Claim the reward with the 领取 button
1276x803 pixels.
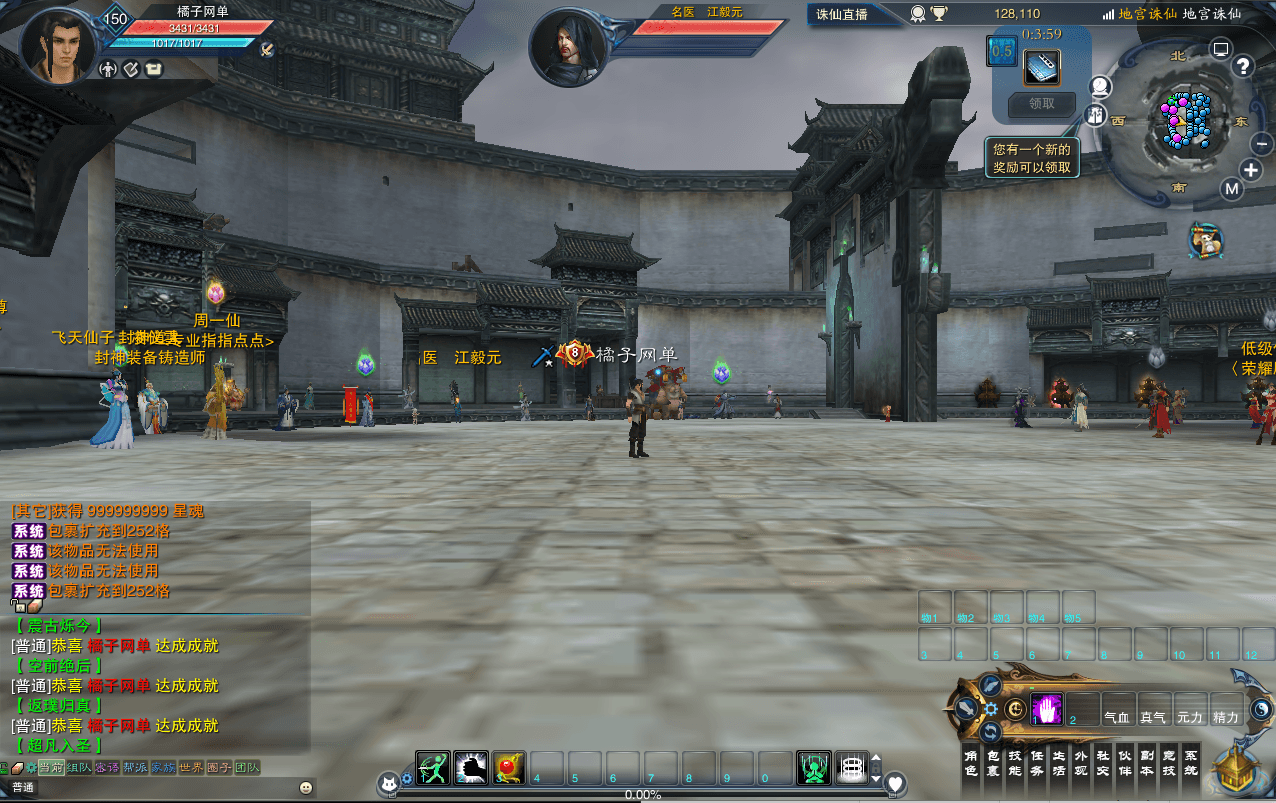coord(1041,103)
